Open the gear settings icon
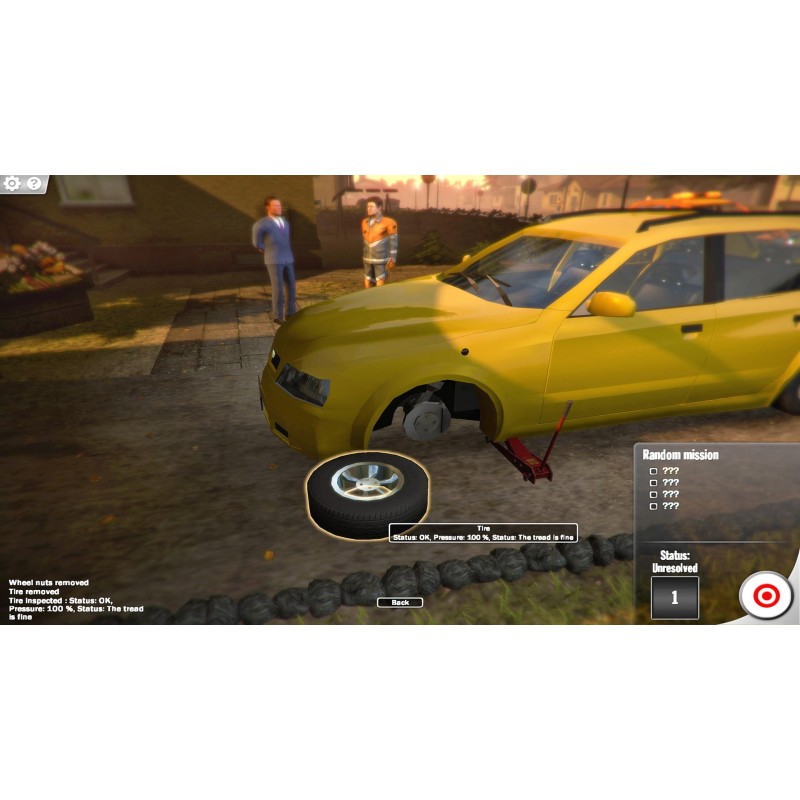This screenshot has width=800, height=800. tap(12, 184)
